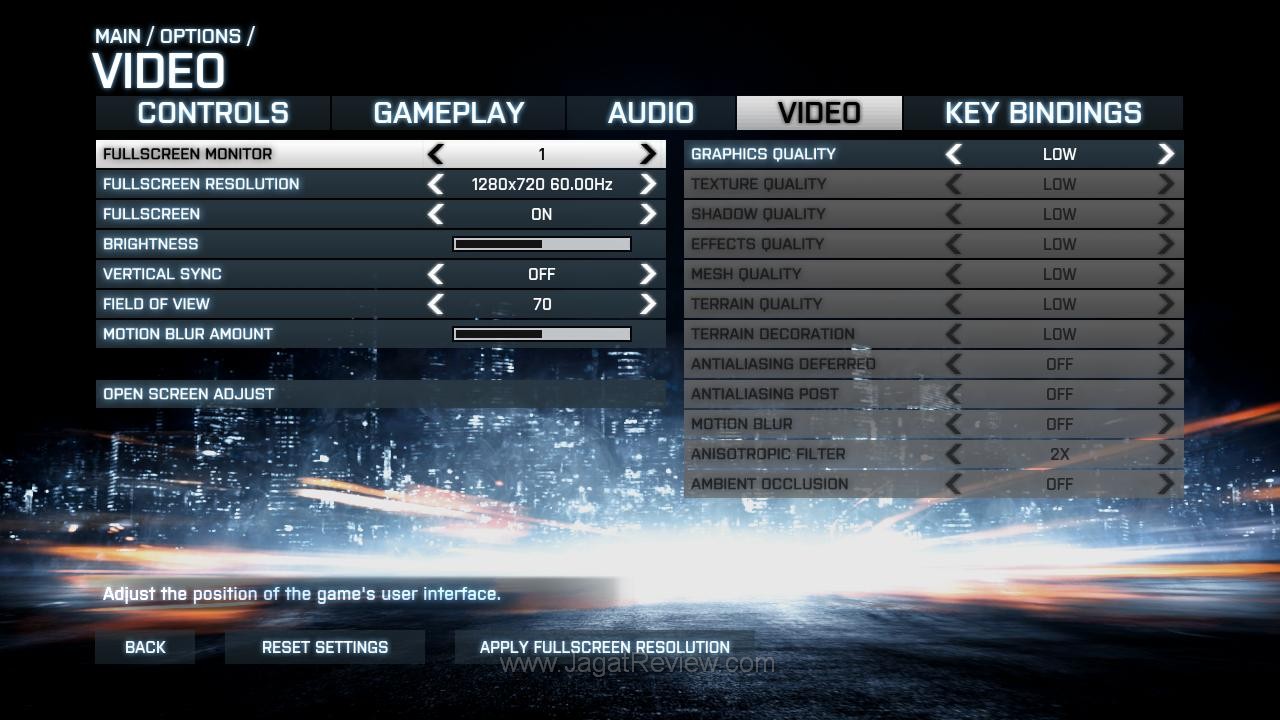Viewport: 1280px width, 720px height.
Task: Click the left arrow for Graphics Quality
Action: pyautogui.click(x=954, y=154)
